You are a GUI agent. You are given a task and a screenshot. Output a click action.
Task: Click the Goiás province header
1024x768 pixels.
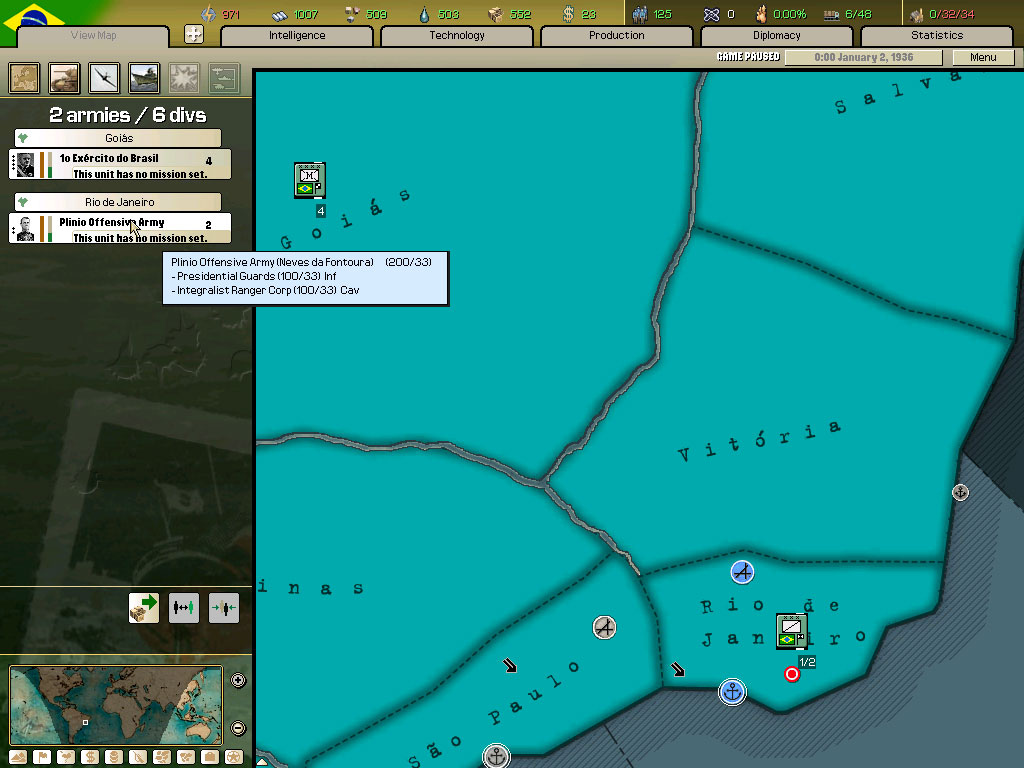(118, 138)
